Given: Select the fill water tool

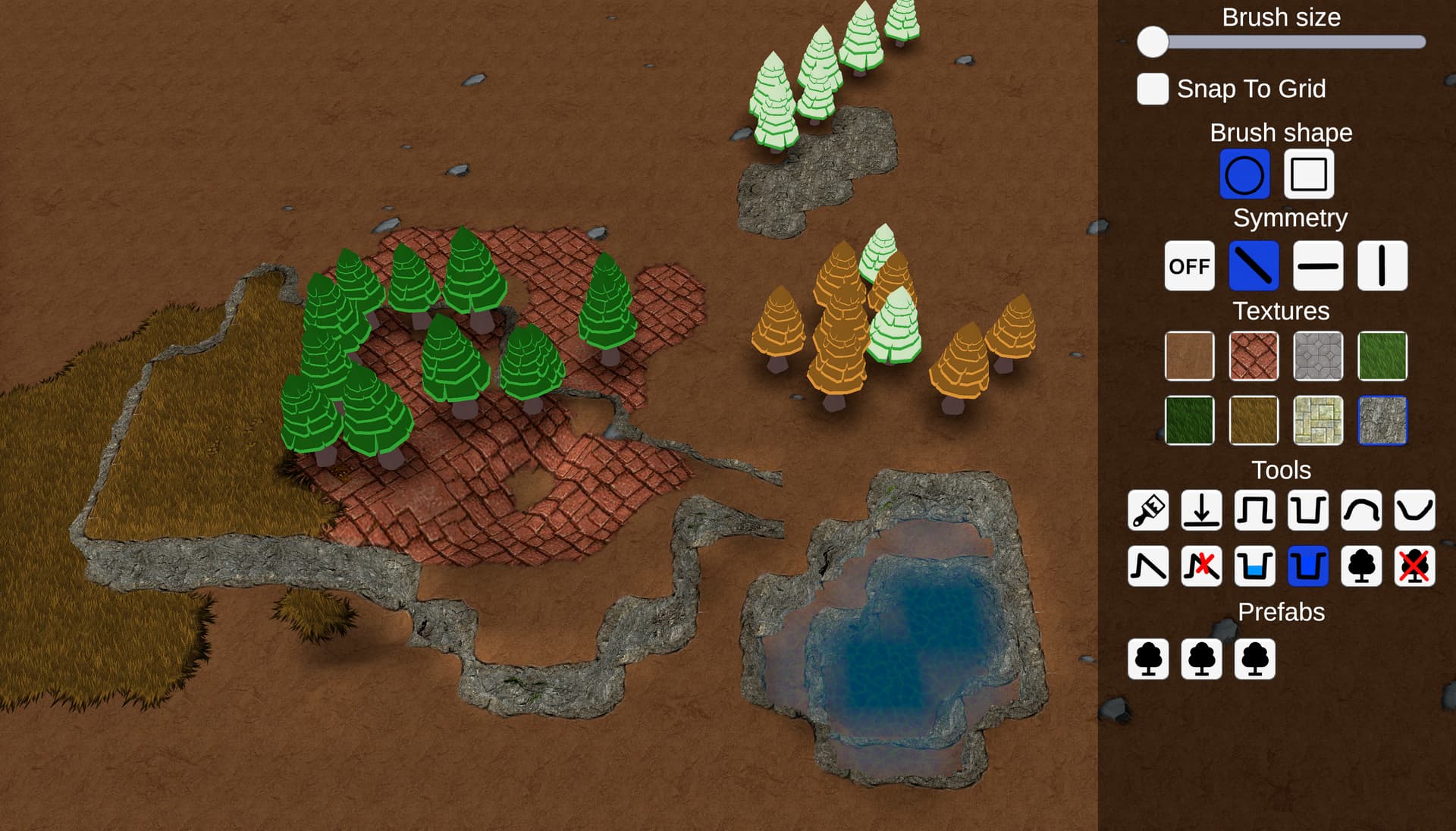Looking at the screenshot, I should [x=1257, y=566].
